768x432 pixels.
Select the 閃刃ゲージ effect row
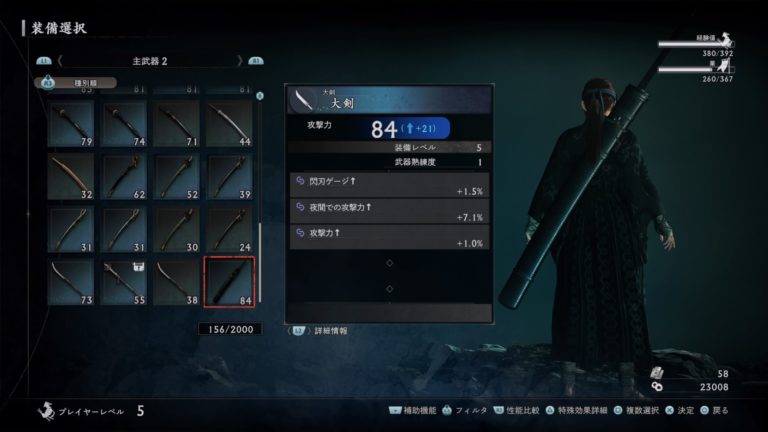[x=390, y=184]
